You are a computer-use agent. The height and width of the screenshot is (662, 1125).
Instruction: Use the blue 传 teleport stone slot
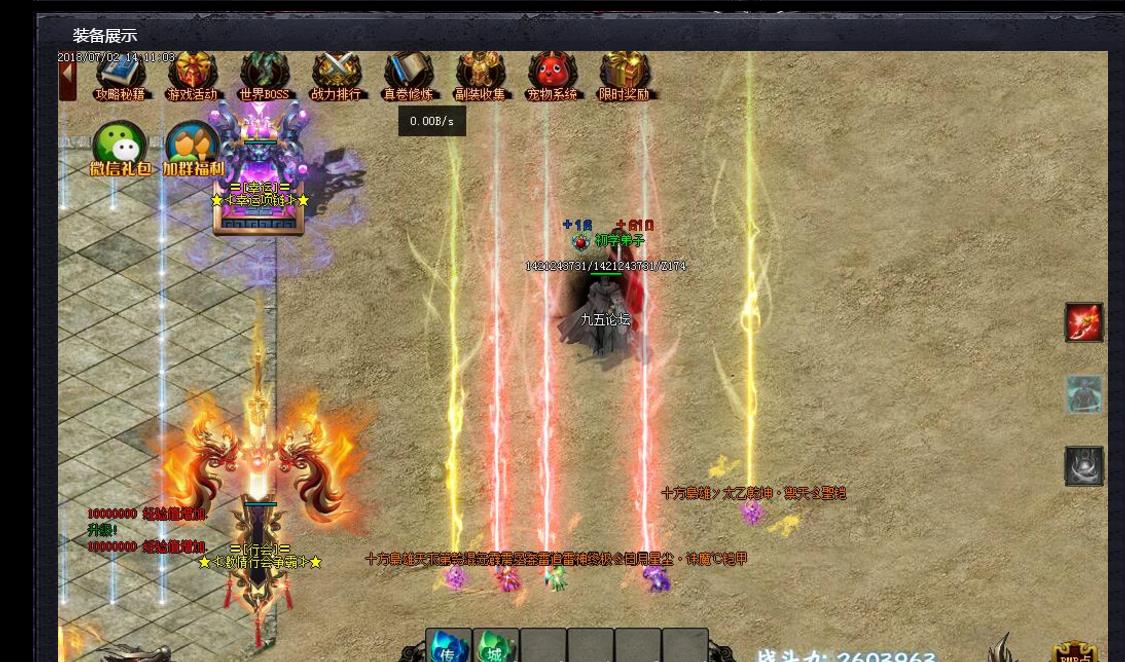[x=448, y=646]
